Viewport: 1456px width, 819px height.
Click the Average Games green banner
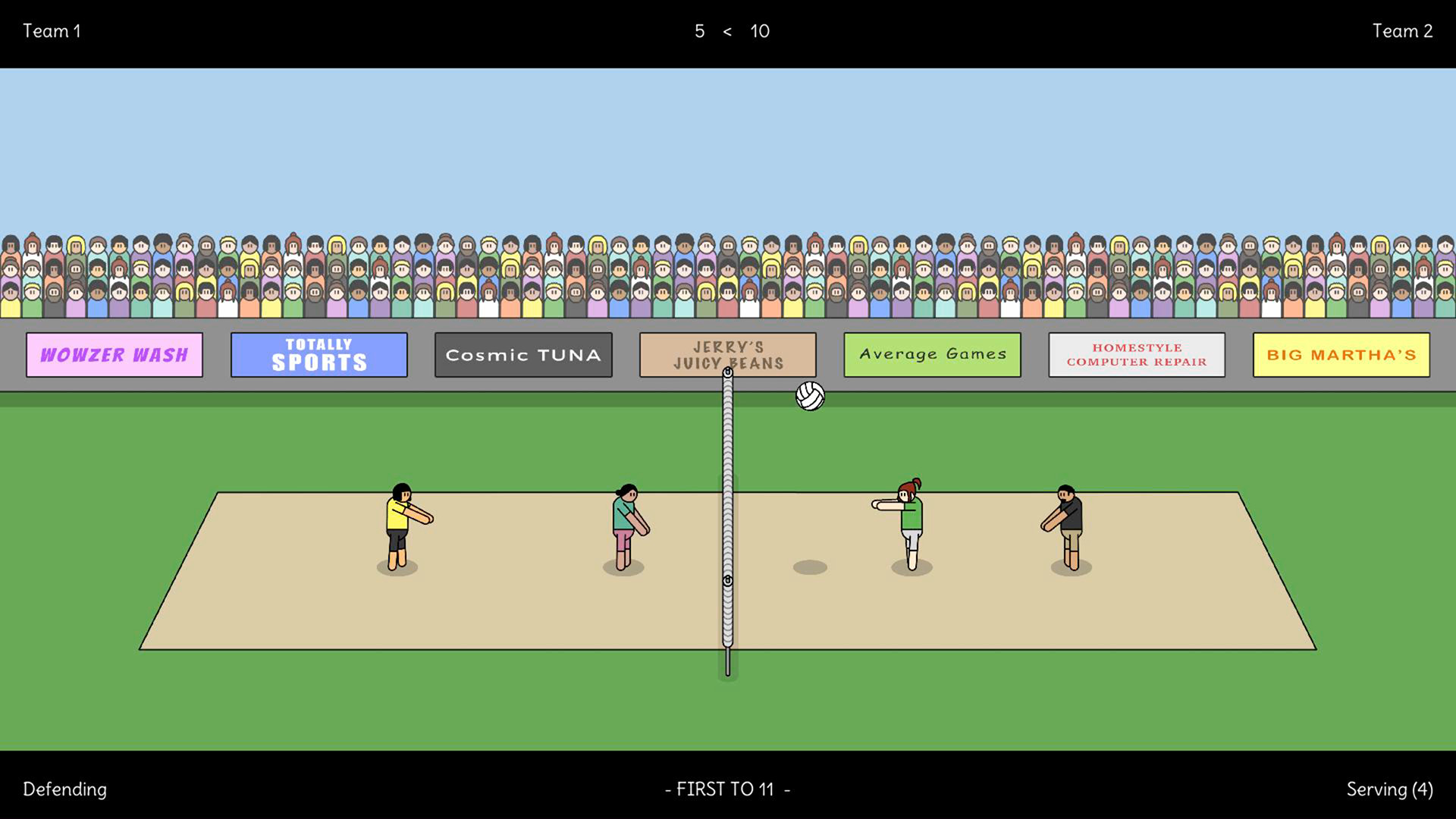932,354
